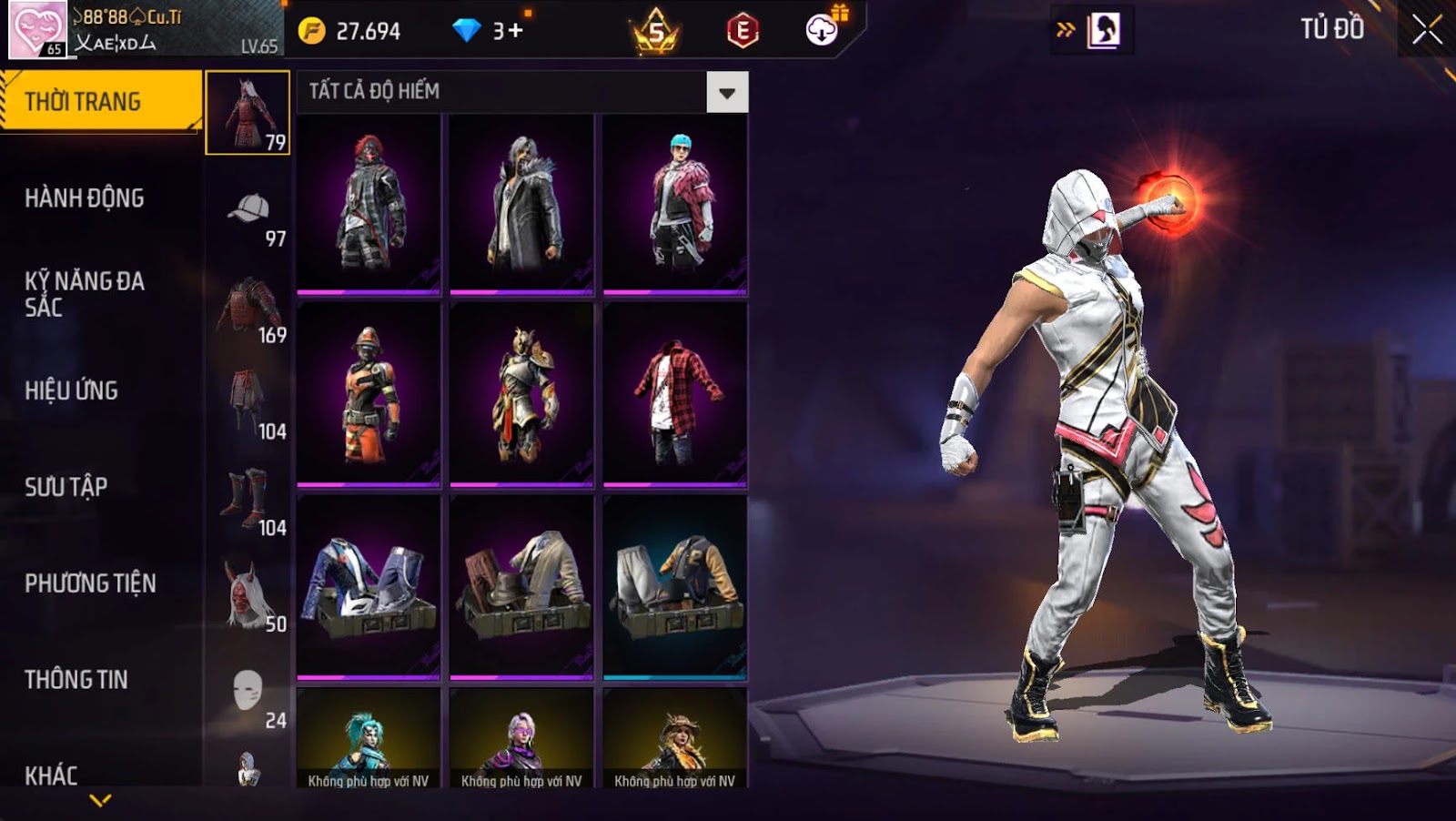This screenshot has height=821, width=1456.
Task: Pick the white face mask subcategory
Action: coord(248,692)
